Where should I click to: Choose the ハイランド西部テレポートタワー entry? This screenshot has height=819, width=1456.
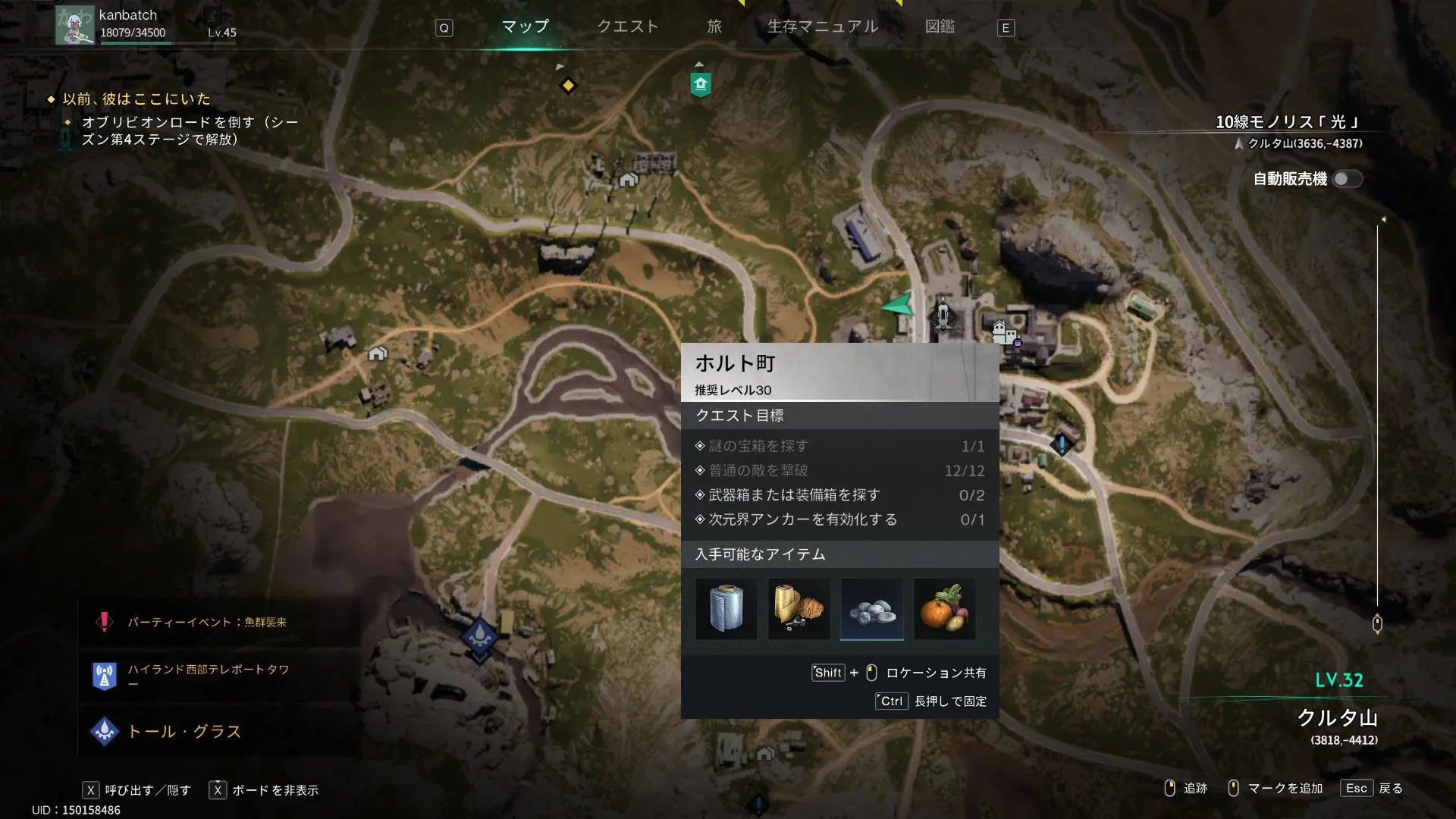(x=208, y=674)
